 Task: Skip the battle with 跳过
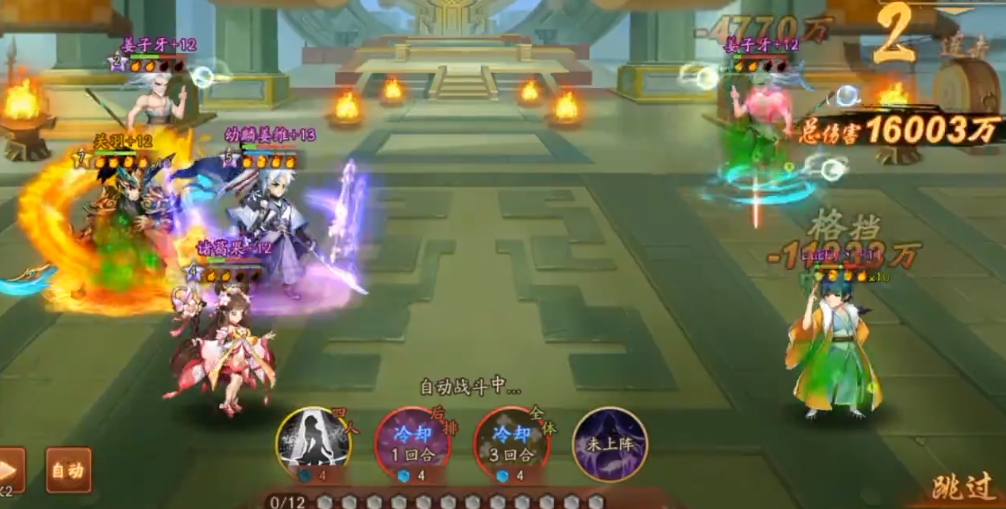[962, 487]
